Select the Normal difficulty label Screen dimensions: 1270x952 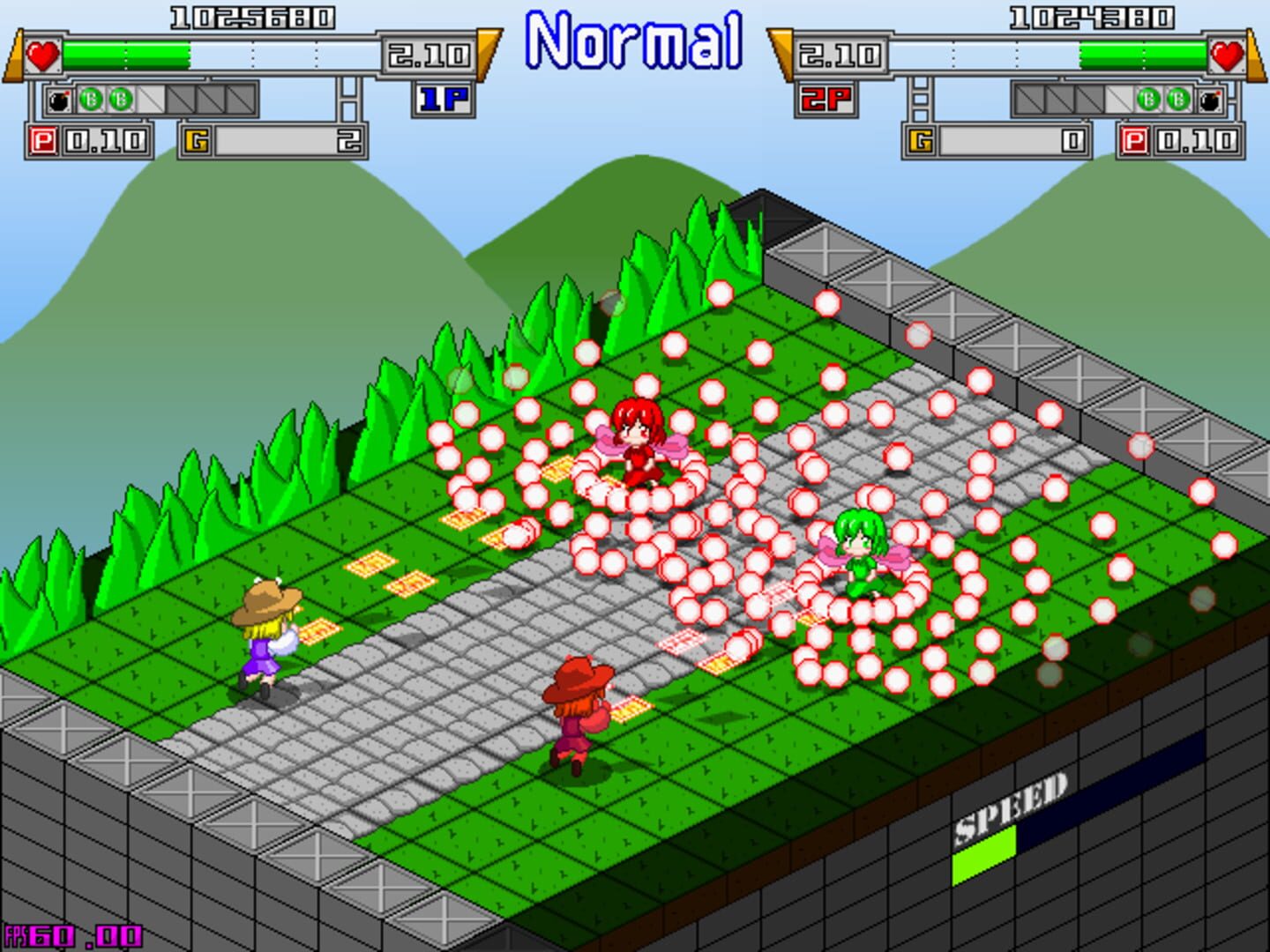coord(635,39)
